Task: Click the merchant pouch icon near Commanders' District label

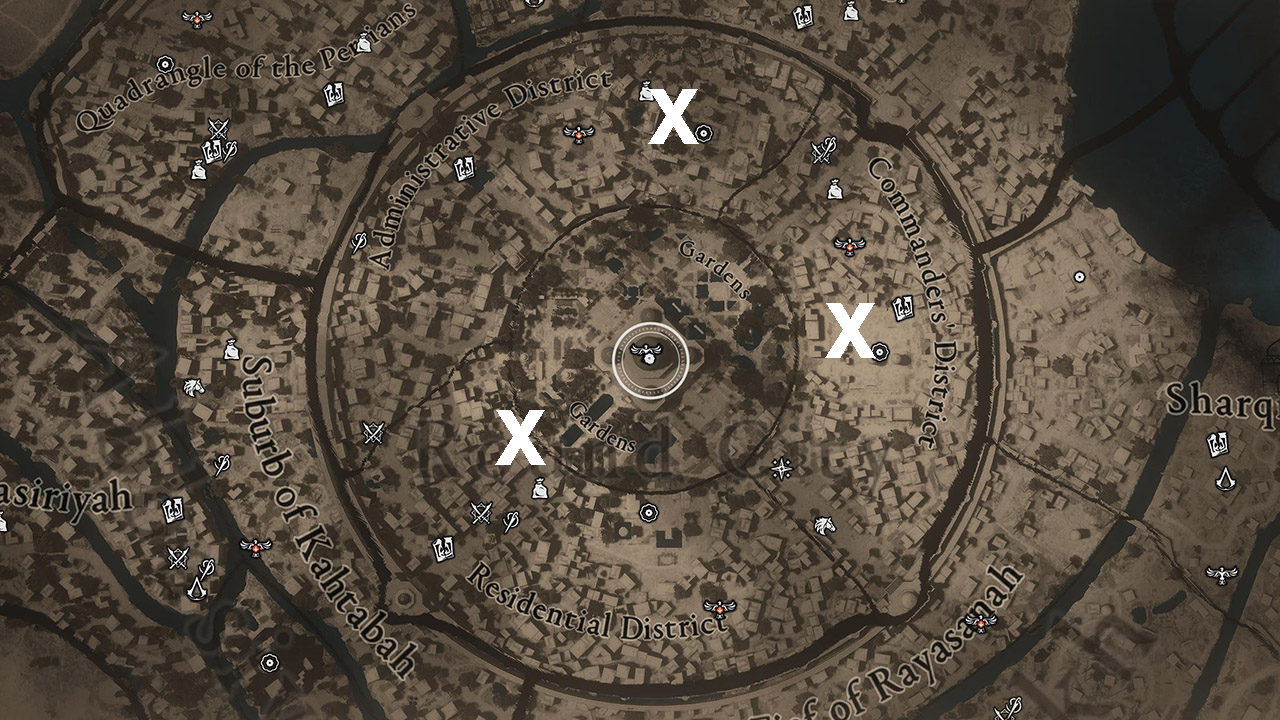Action: click(x=834, y=188)
